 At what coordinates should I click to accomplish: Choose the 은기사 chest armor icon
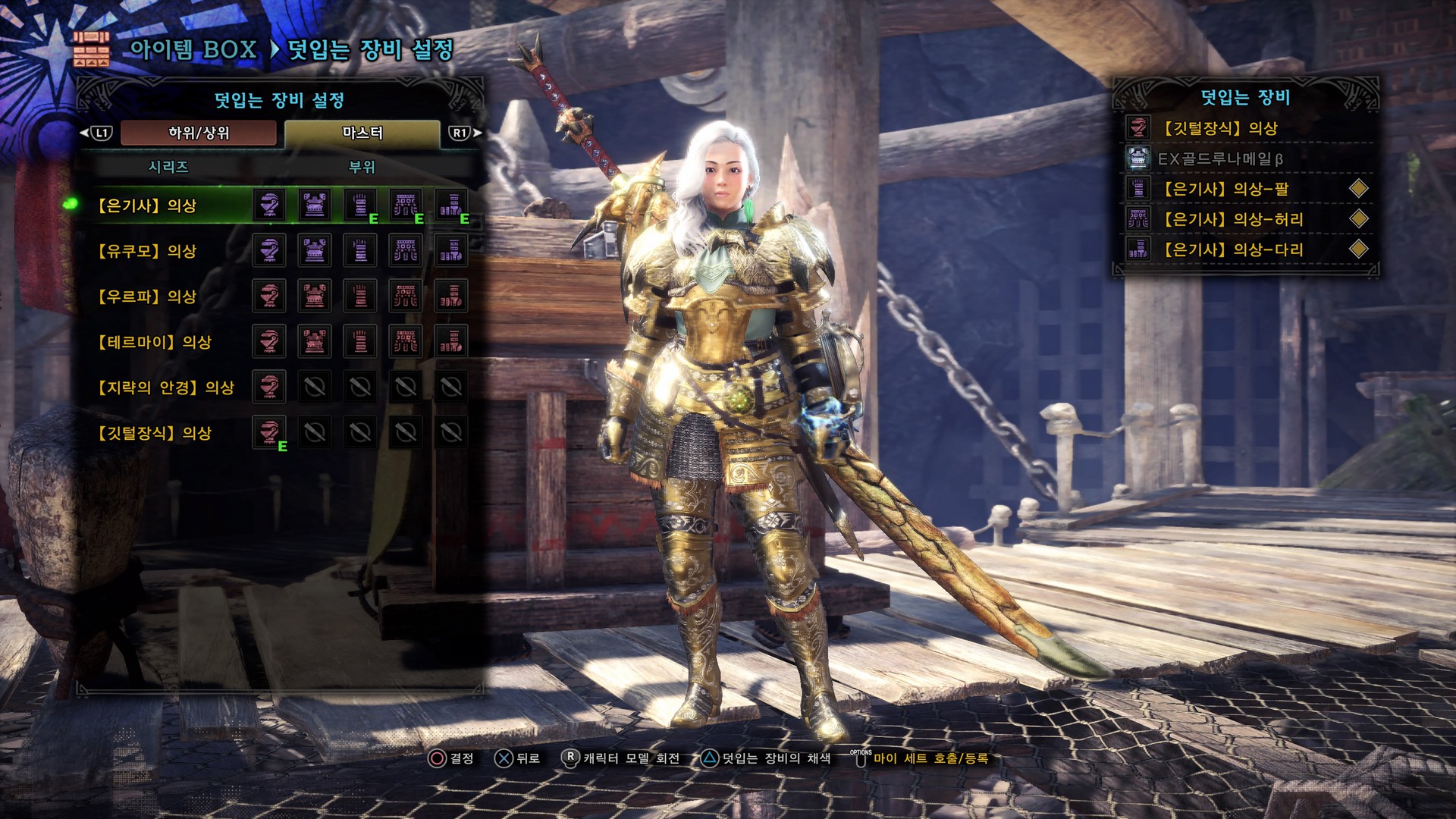pyautogui.click(x=315, y=205)
